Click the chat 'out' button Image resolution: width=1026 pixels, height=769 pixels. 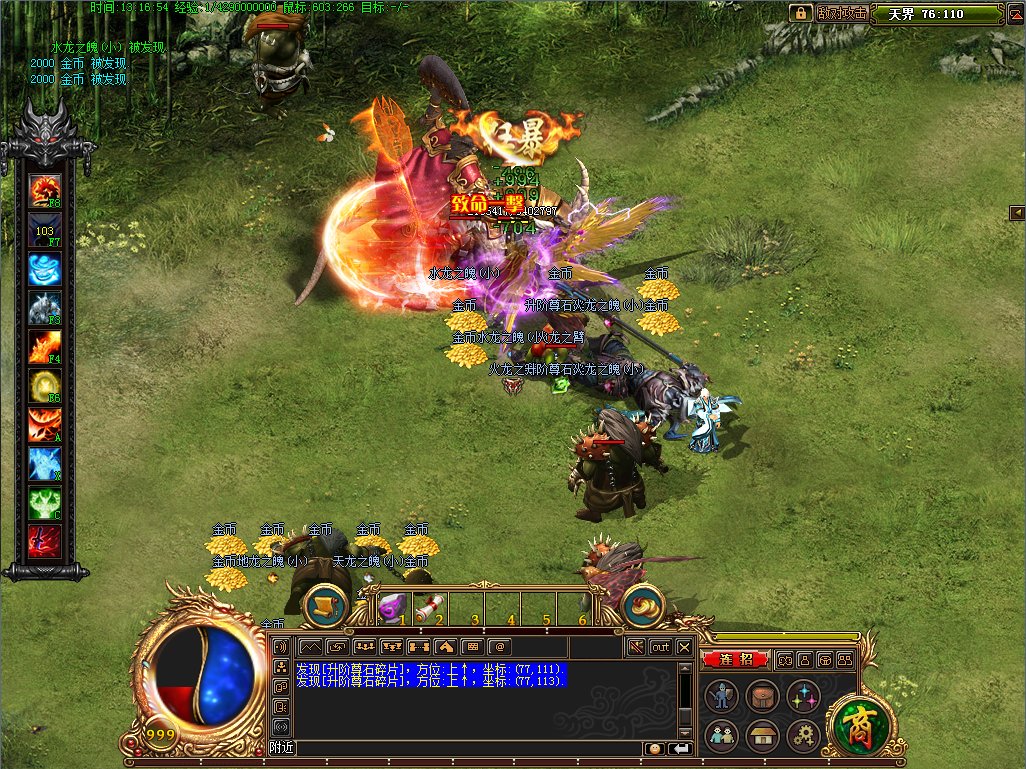click(660, 647)
